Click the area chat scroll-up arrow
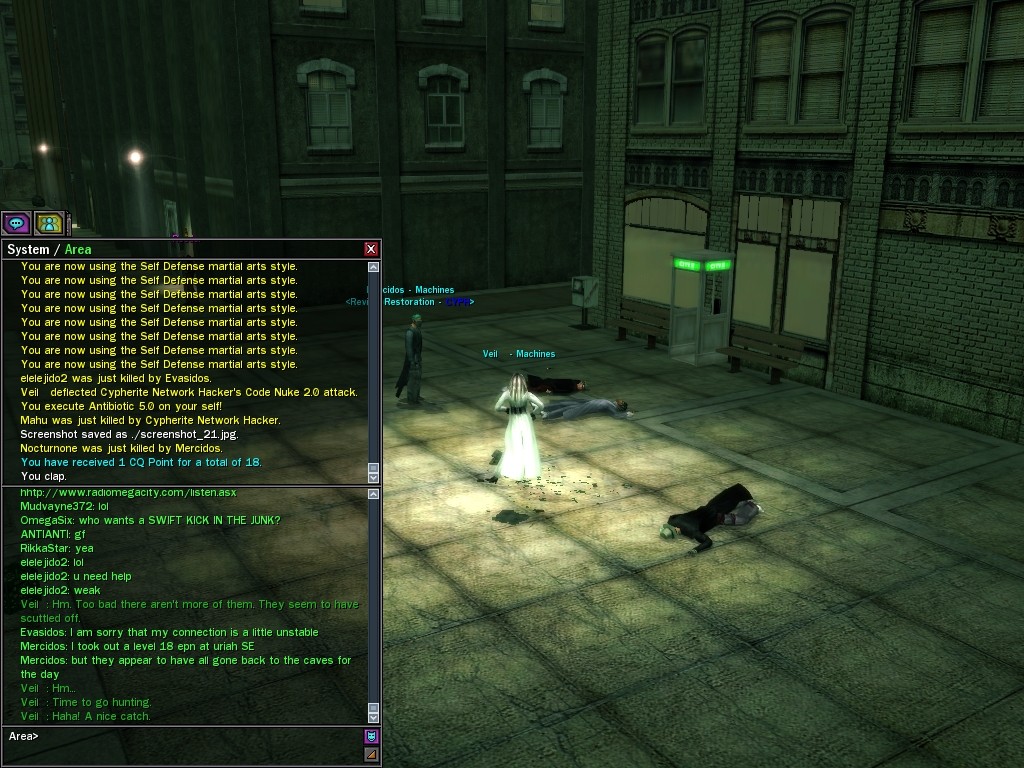 pyautogui.click(x=374, y=494)
